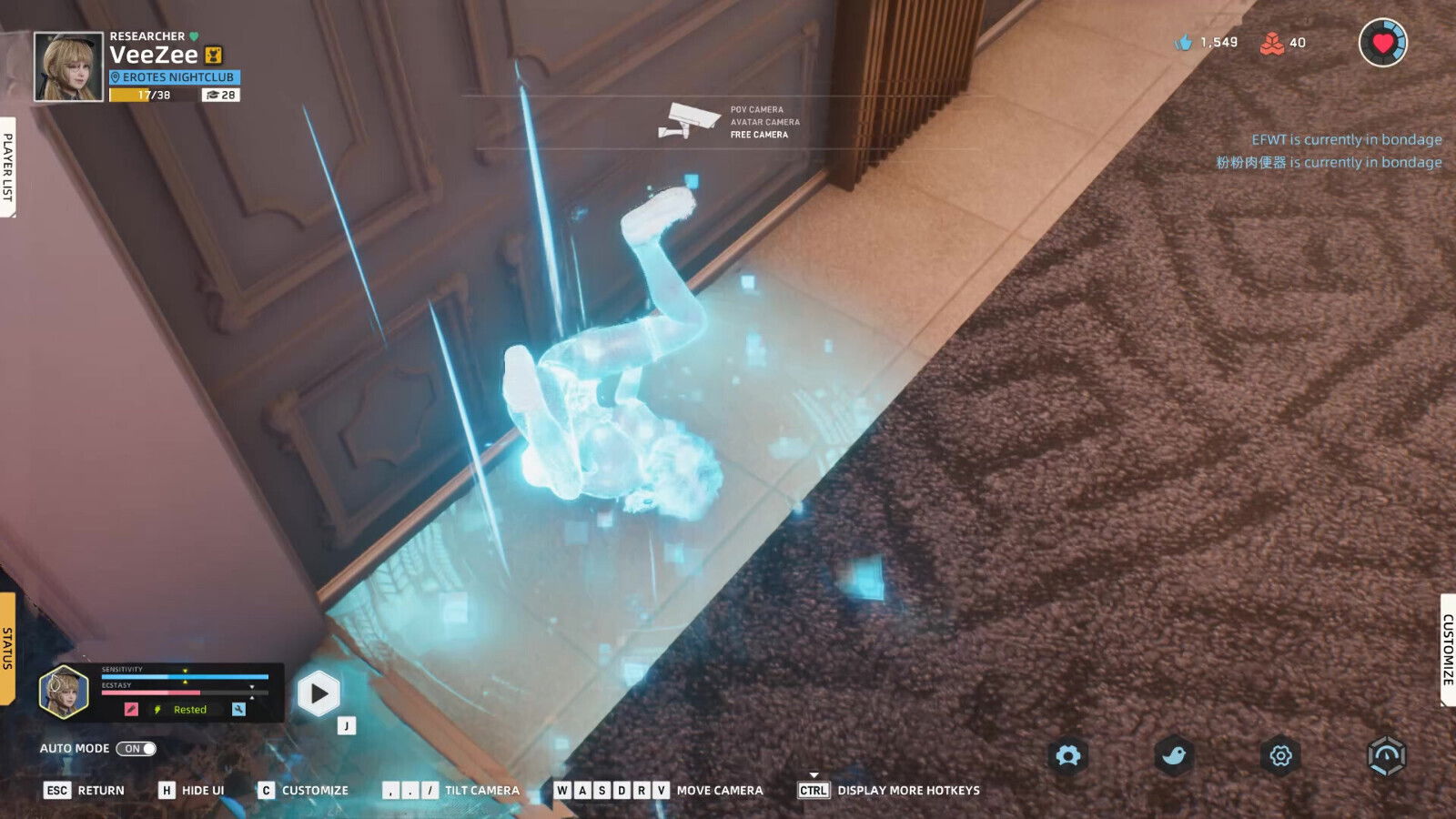Open the heart status gauge icon
Viewport: 1456px width, 819px height.
point(1382,43)
